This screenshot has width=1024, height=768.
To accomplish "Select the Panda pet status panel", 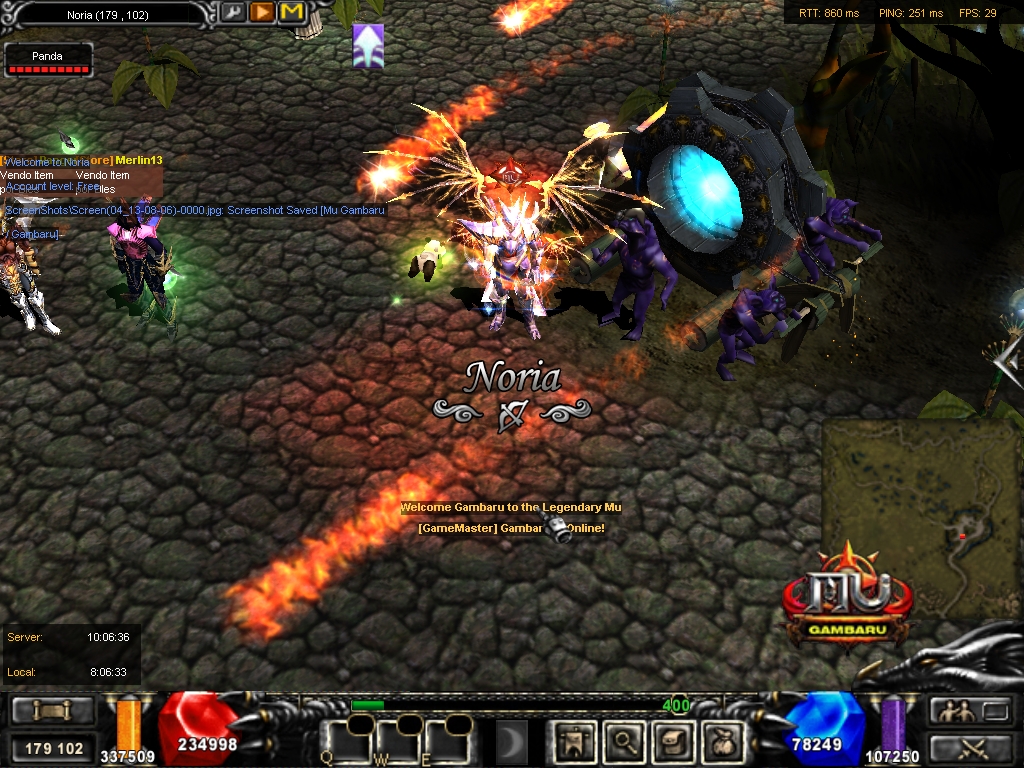I will click(x=48, y=60).
